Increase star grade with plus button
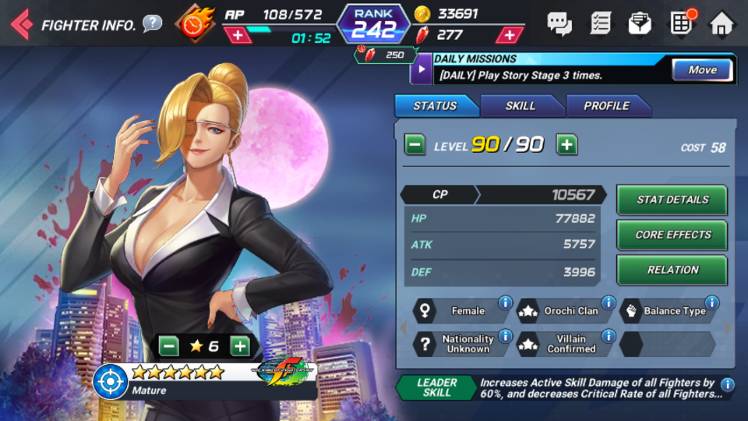 click(240, 346)
